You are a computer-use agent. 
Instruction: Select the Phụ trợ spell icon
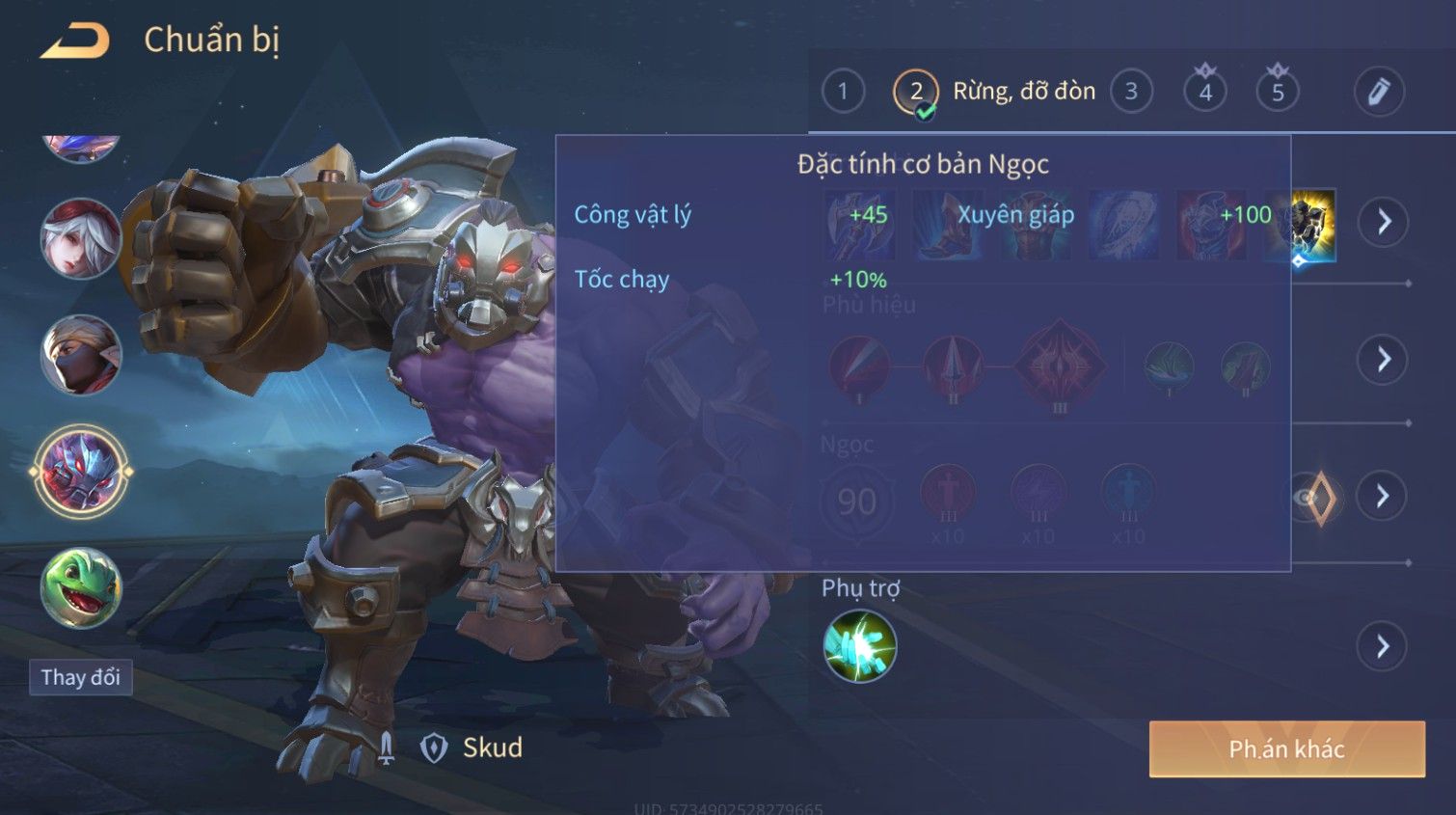[860, 646]
